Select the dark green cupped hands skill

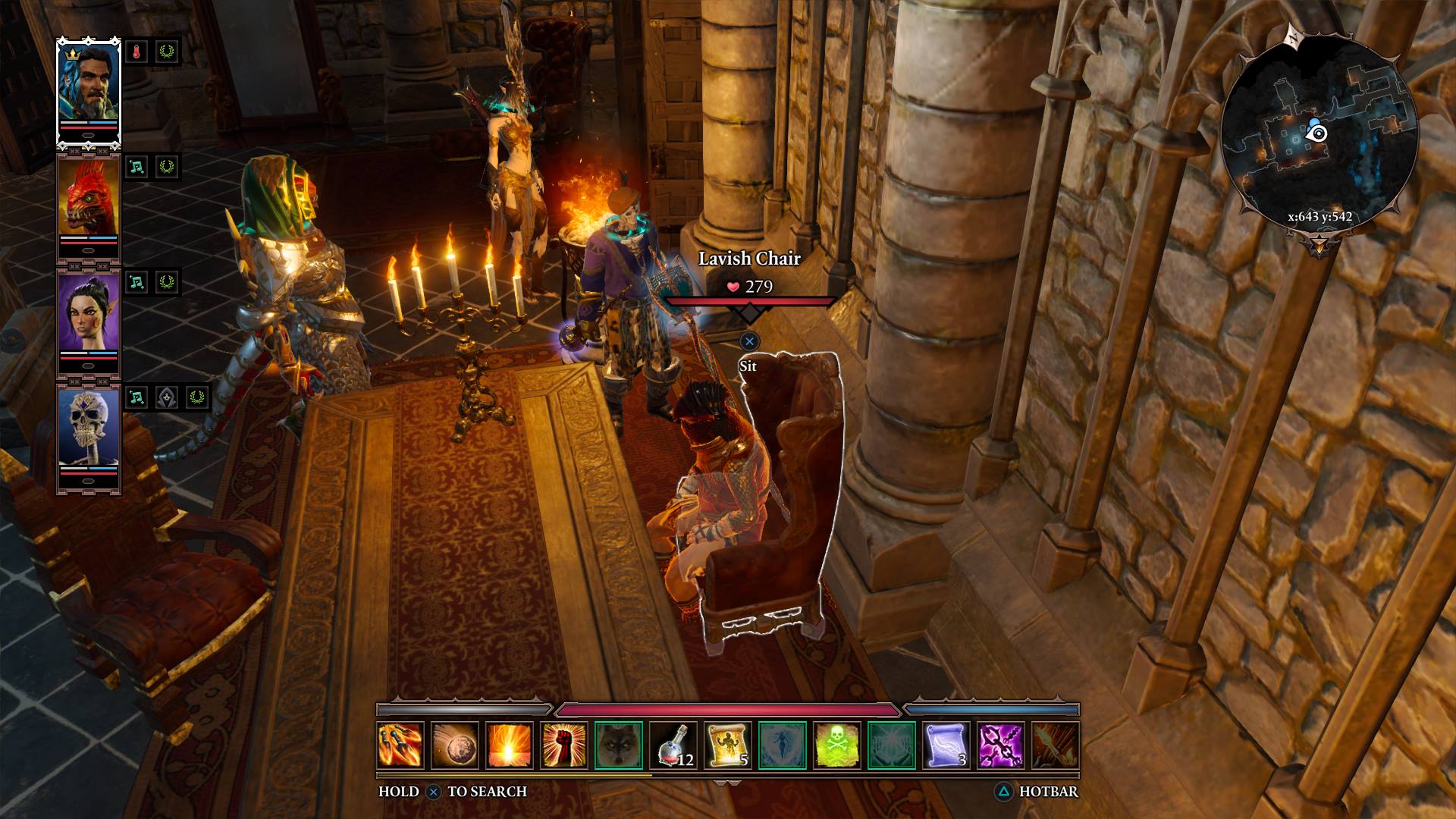tap(892, 745)
